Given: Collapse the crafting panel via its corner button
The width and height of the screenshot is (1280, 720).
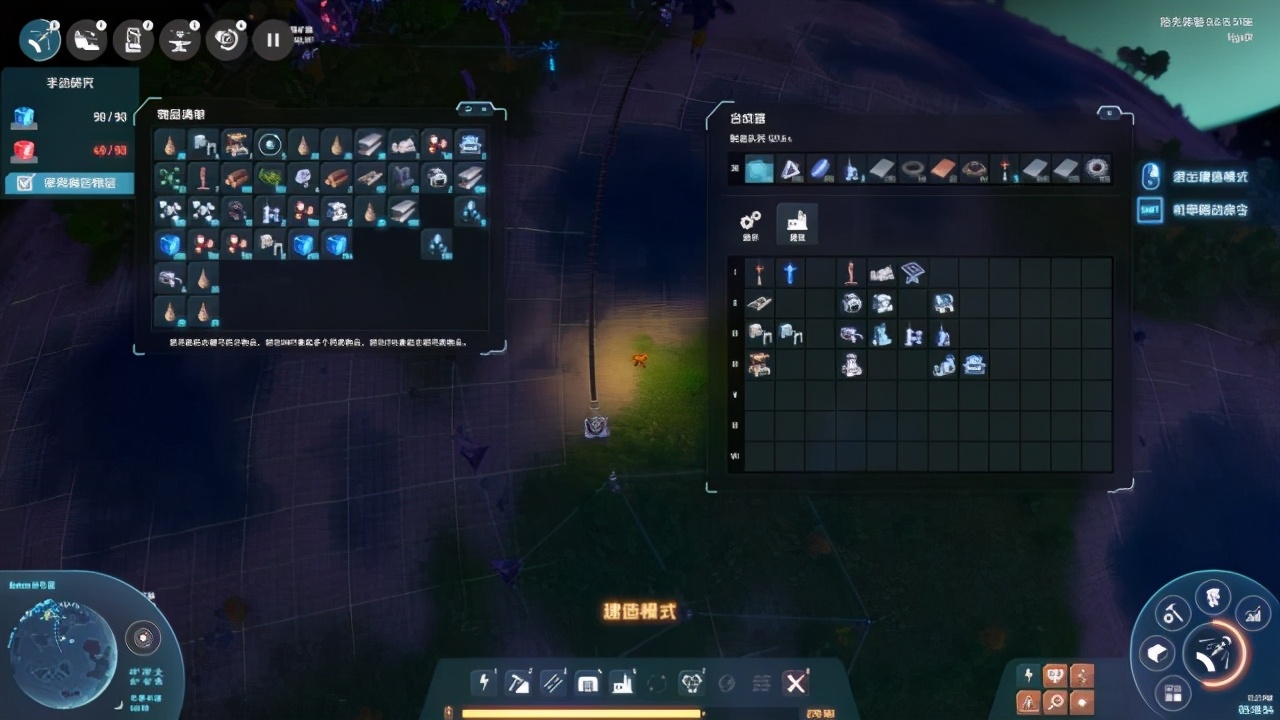Looking at the screenshot, I should (1110, 113).
